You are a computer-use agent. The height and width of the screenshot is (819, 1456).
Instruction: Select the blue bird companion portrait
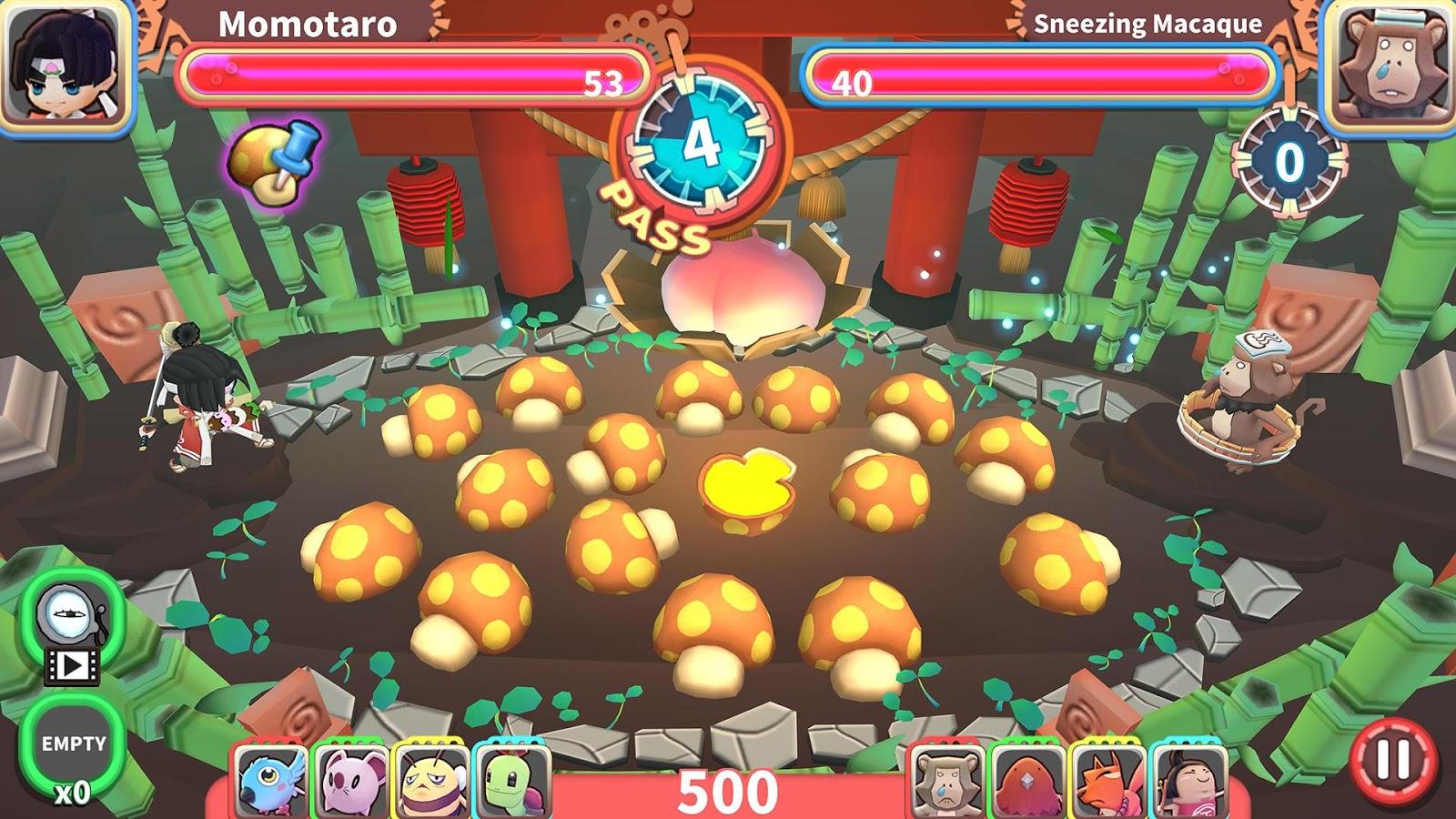(271, 781)
